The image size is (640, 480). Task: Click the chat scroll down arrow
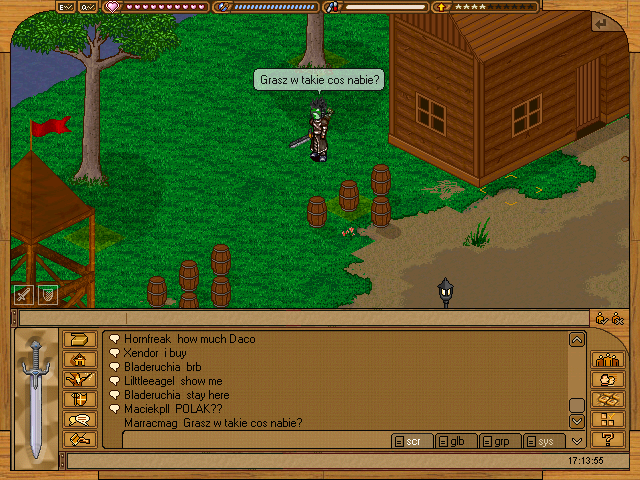[576, 422]
